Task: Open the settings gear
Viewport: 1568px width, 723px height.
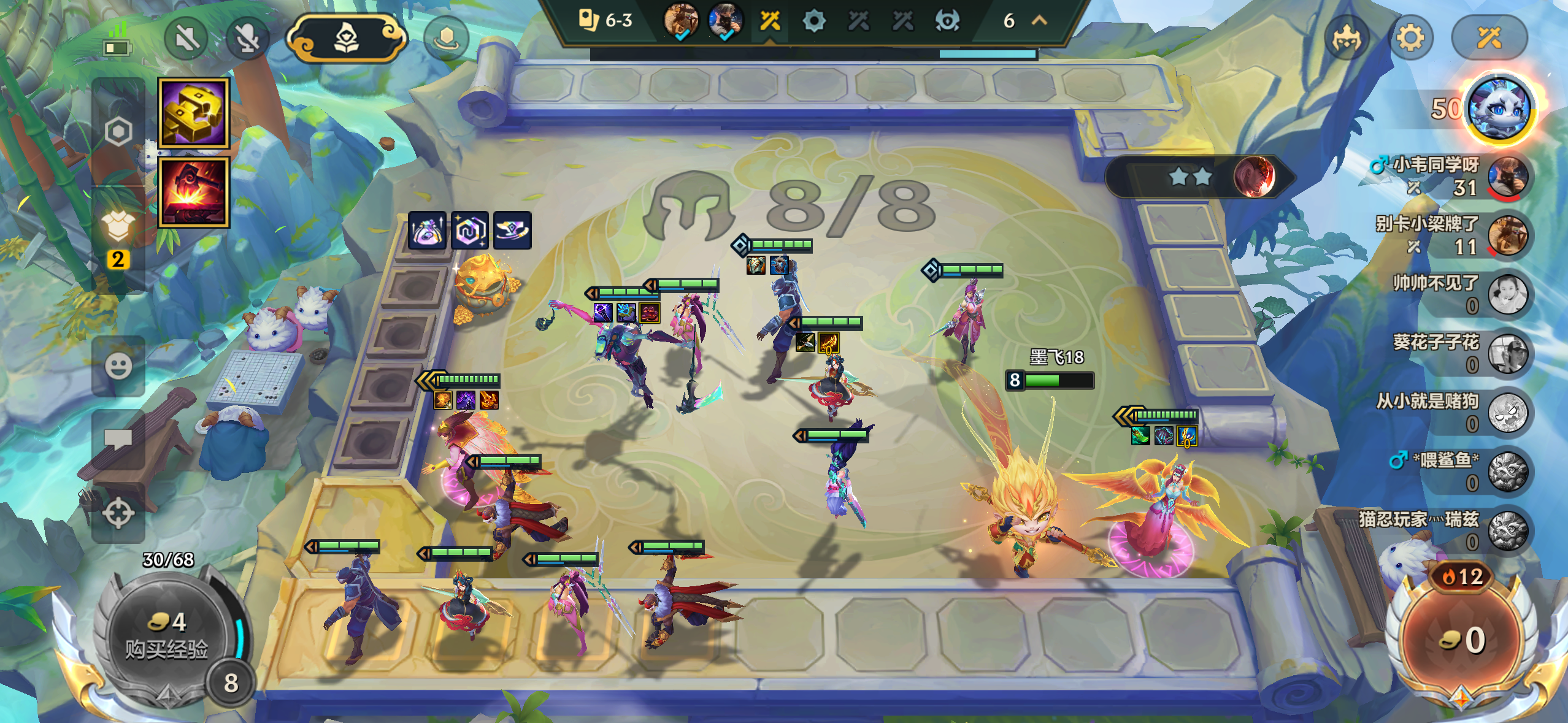Action: (x=1410, y=39)
